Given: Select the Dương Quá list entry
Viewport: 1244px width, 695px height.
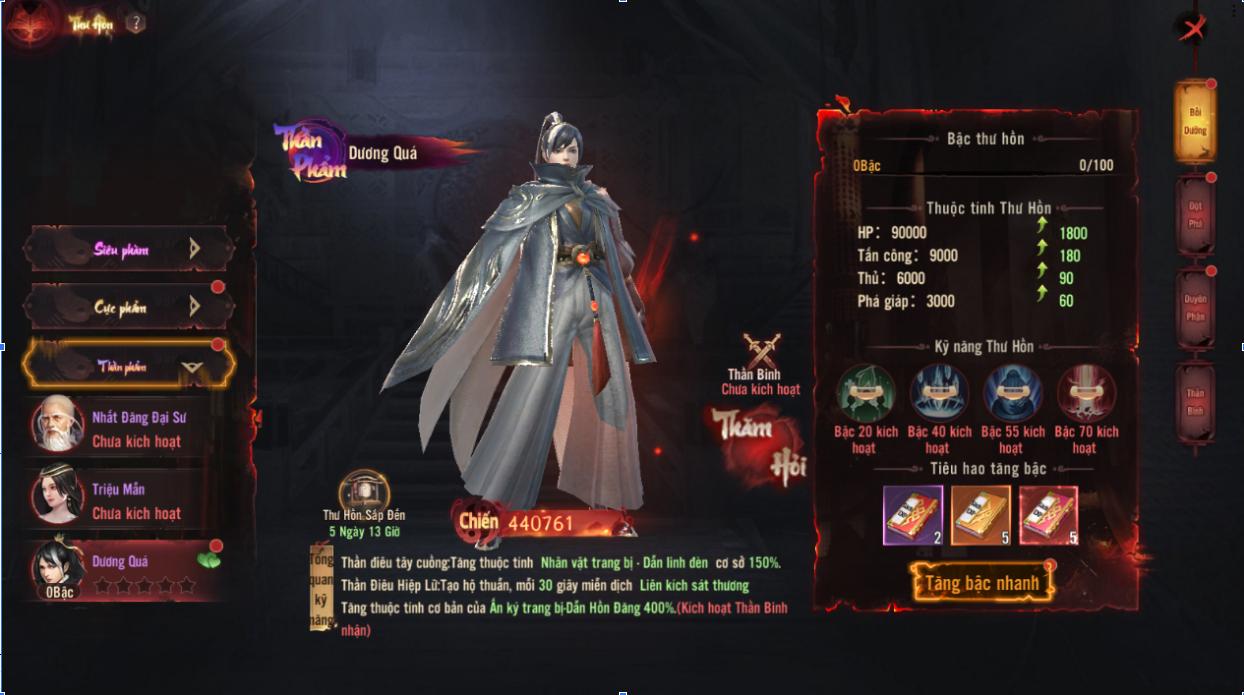Looking at the screenshot, I should pos(125,572).
